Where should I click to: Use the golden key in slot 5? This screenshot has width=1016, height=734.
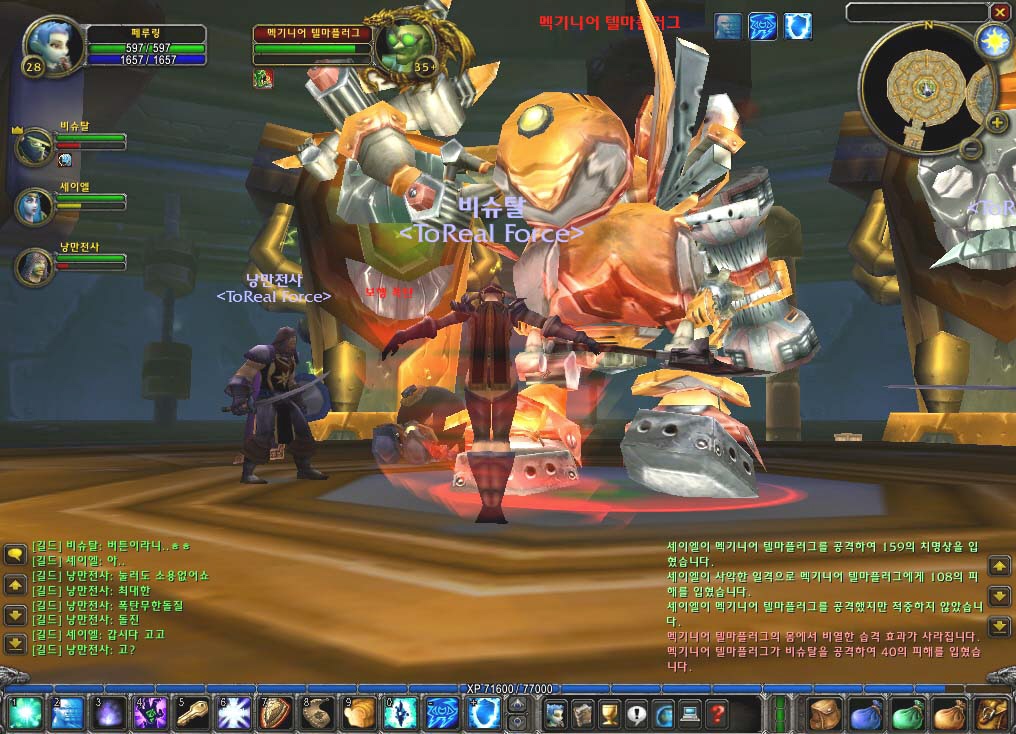click(x=191, y=714)
